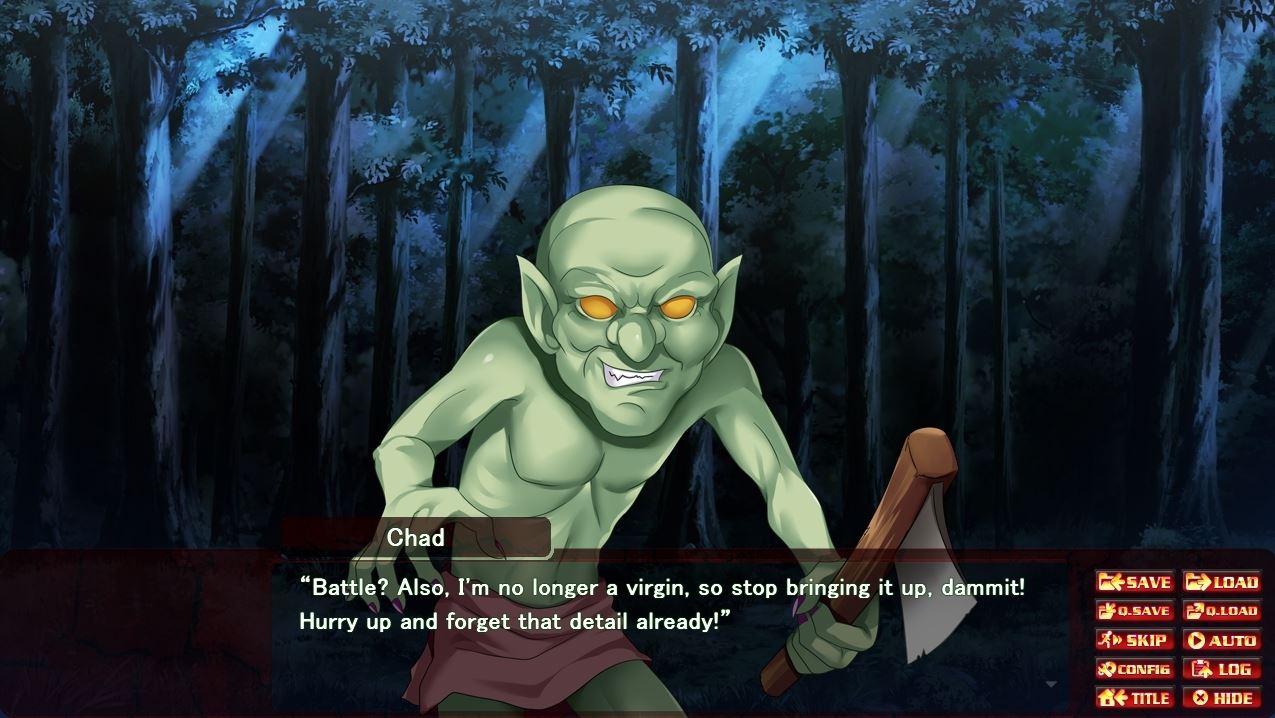Toggle AUTO dialogue advance
Screen dimensions: 1275x718
(x=1221, y=640)
